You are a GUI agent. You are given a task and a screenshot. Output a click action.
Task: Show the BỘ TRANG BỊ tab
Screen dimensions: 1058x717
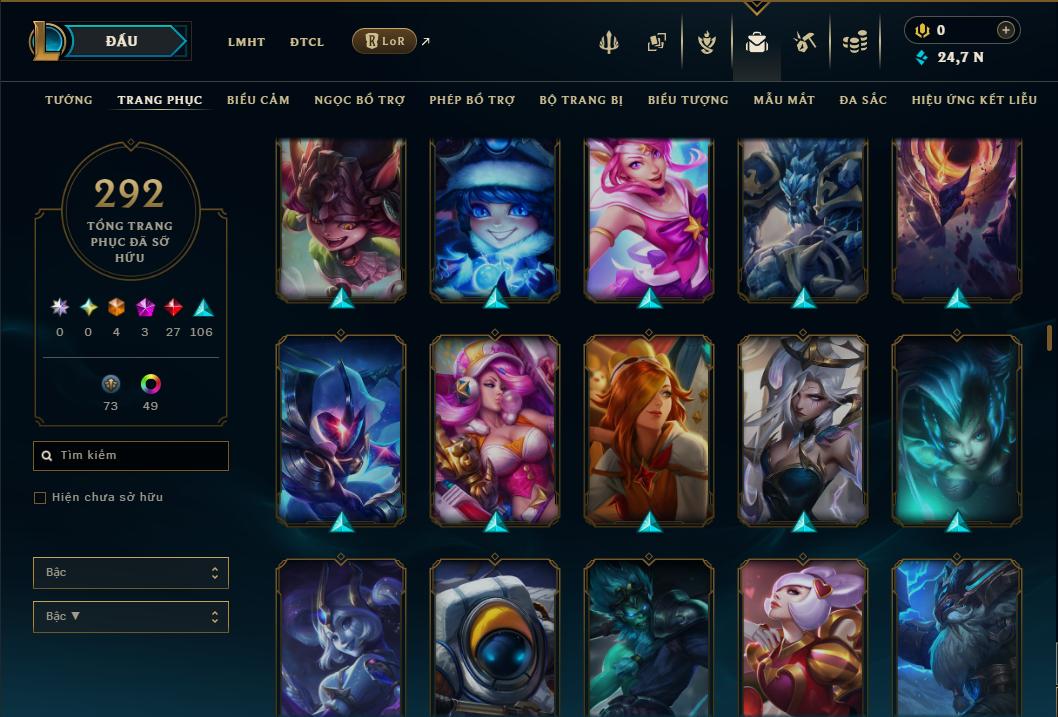click(x=581, y=100)
